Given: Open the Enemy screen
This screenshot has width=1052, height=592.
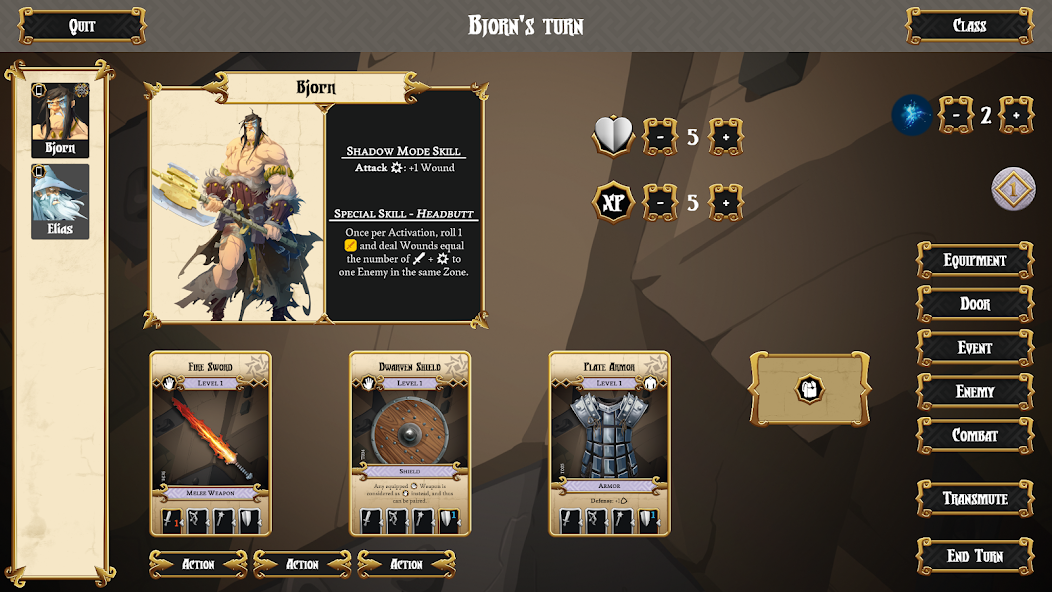Looking at the screenshot, I should (975, 392).
